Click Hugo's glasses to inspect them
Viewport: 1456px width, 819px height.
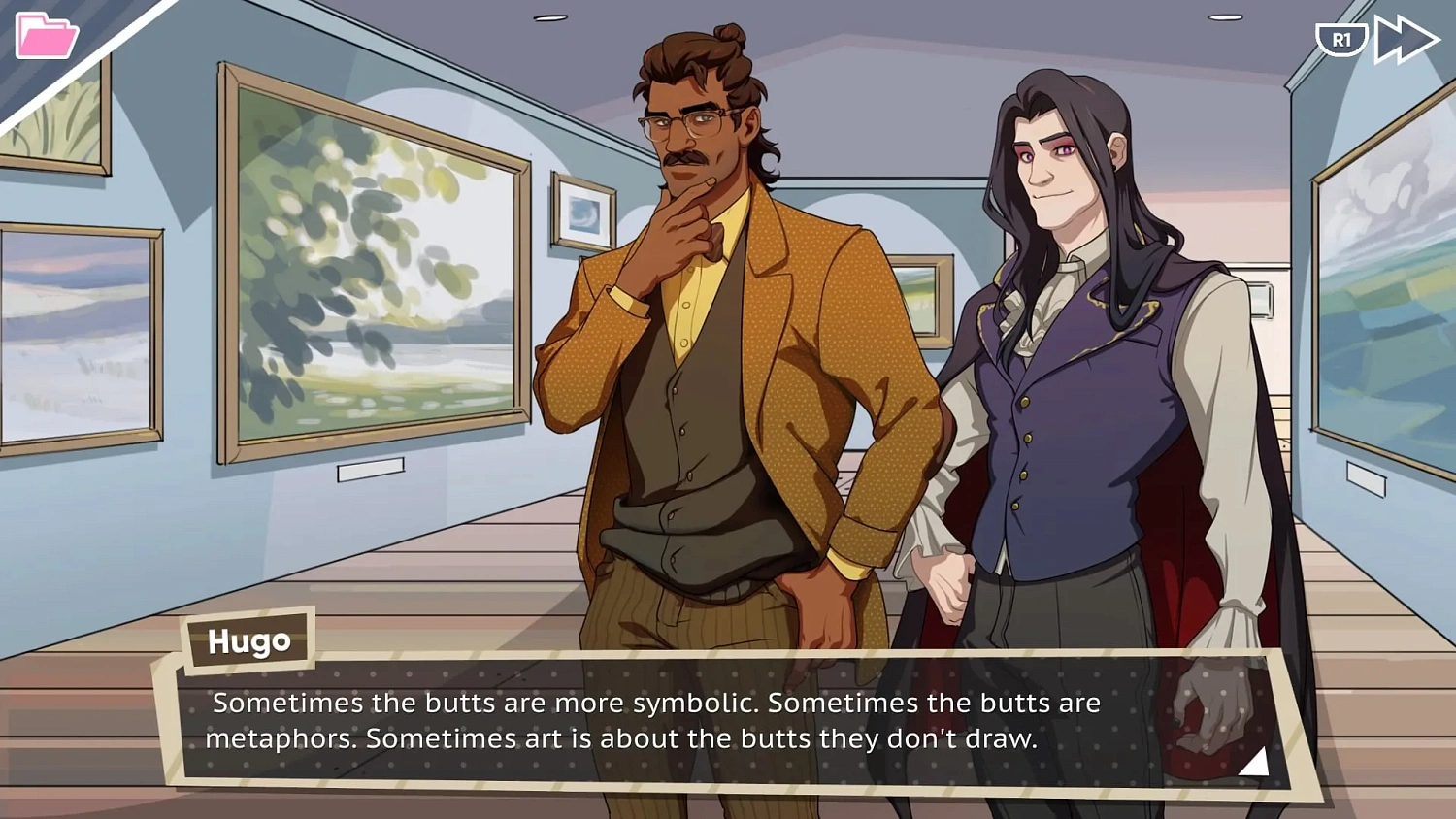pos(685,121)
